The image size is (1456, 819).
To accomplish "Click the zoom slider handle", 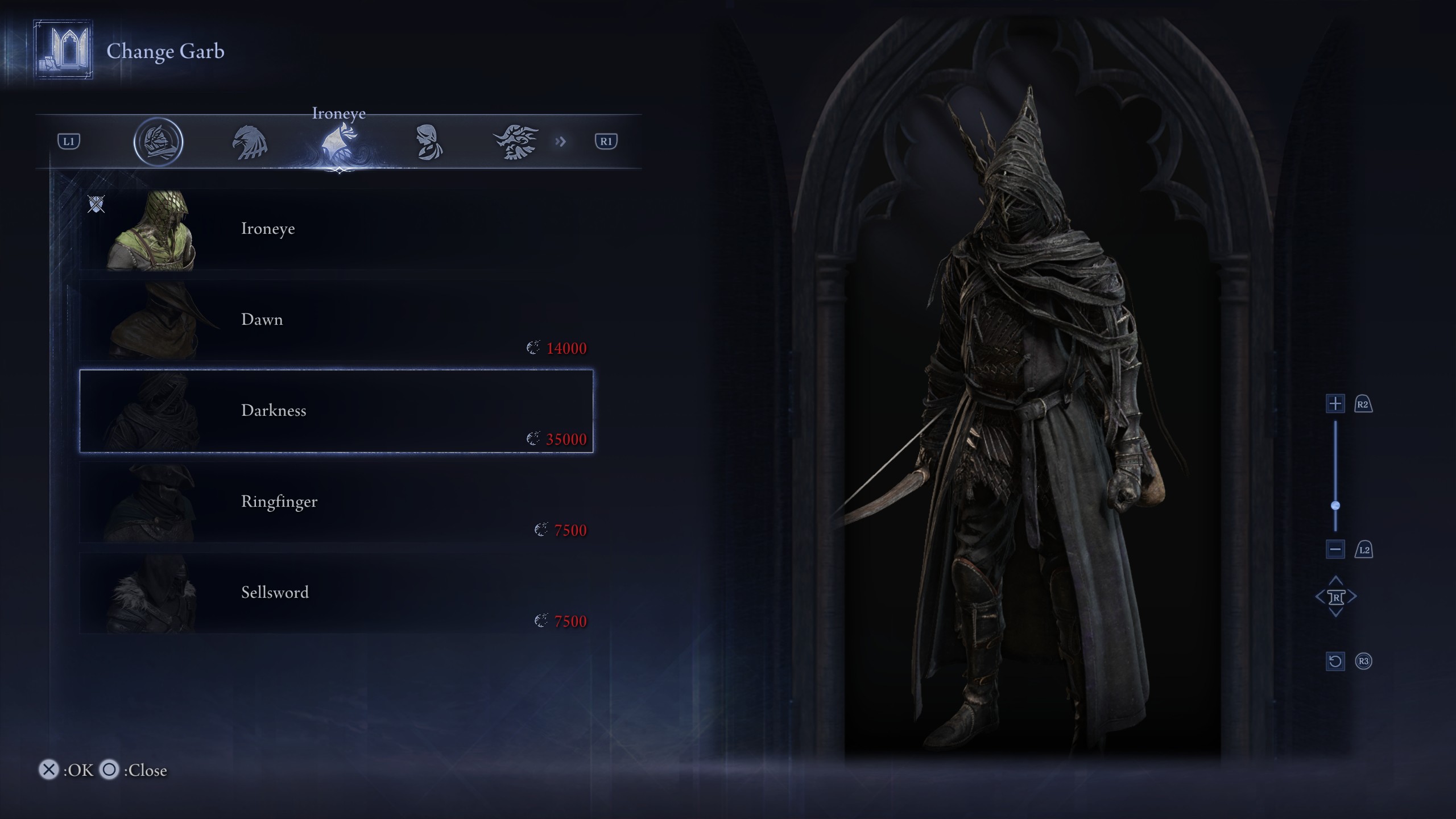I will pyautogui.click(x=1335, y=506).
